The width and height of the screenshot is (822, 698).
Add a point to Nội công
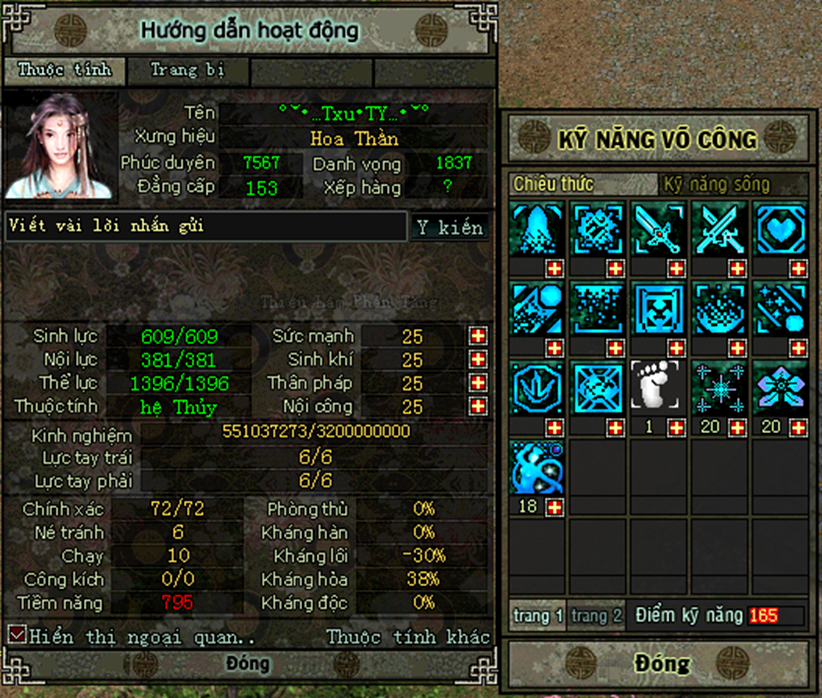[x=478, y=407]
